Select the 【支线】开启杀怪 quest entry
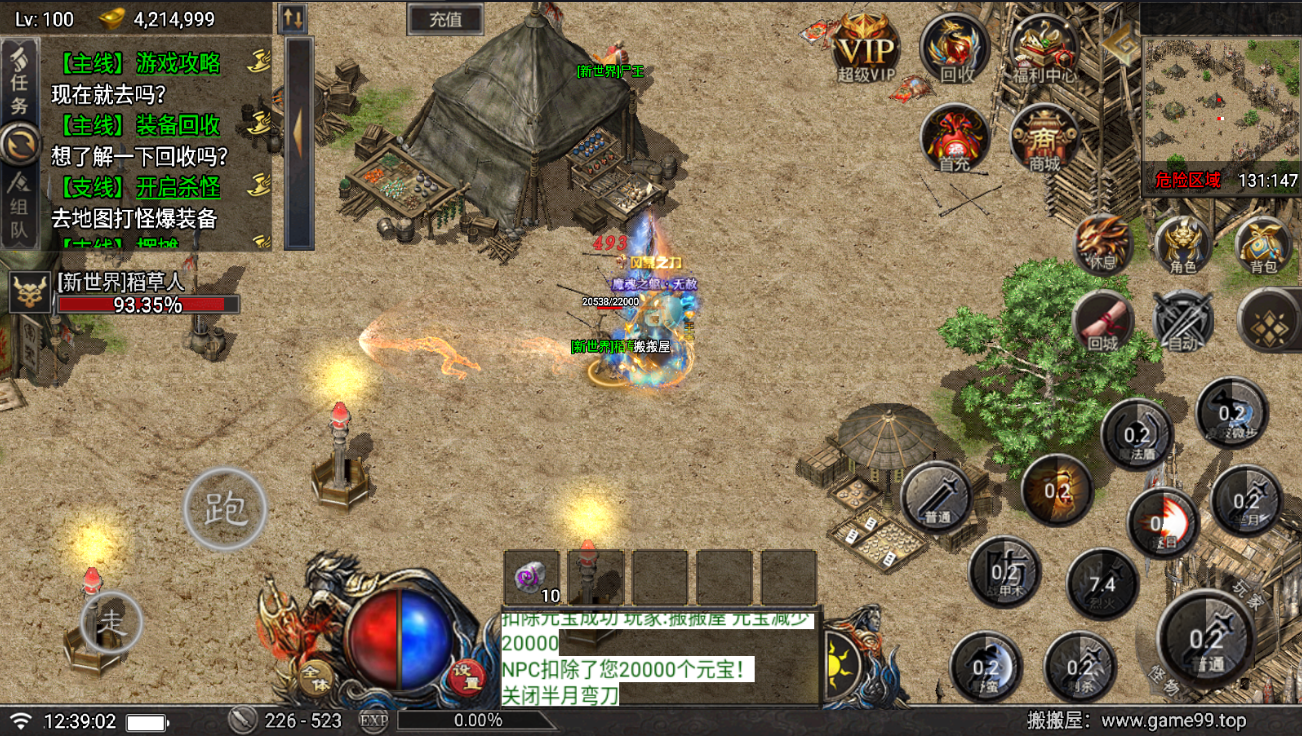The image size is (1302, 736). pyautogui.click(x=140, y=188)
